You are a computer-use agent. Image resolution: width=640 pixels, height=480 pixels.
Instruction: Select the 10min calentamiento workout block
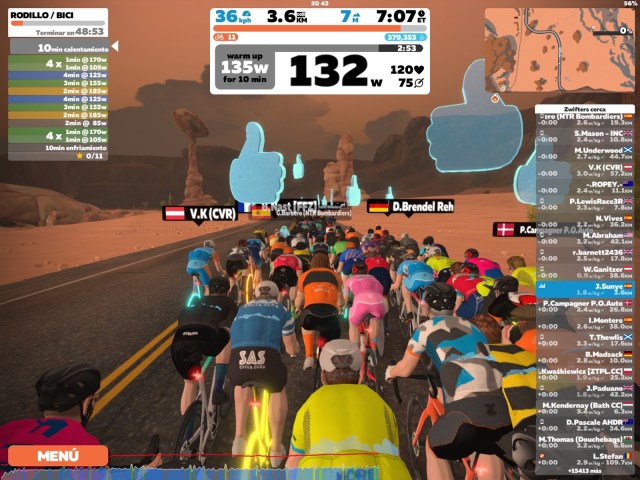click(60, 47)
